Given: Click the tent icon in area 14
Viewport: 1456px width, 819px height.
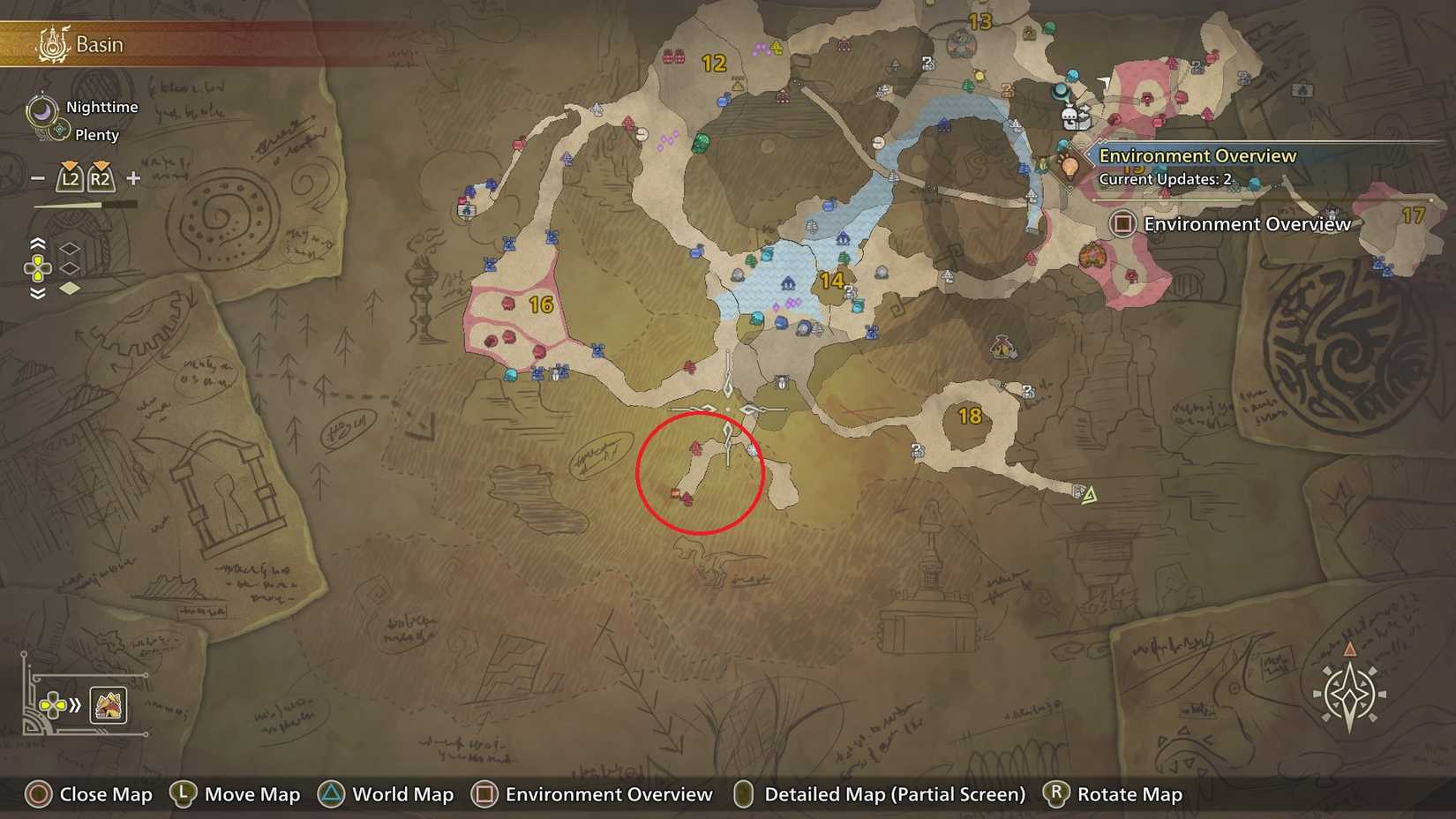Looking at the screenshot, I should click(x=788, y=284).
